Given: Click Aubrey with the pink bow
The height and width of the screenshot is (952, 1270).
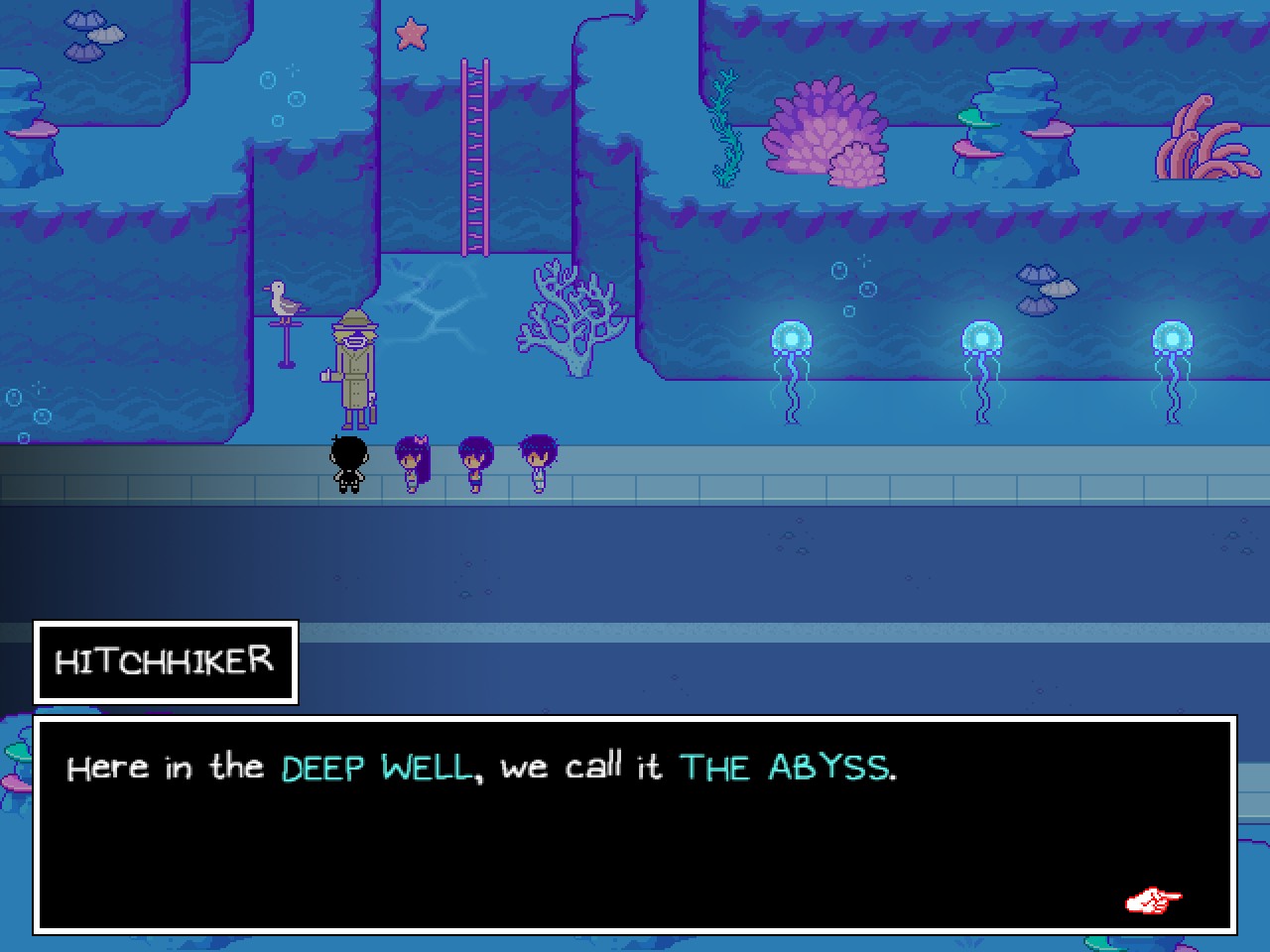Looking at the screenshot, I should coord(413,461).
